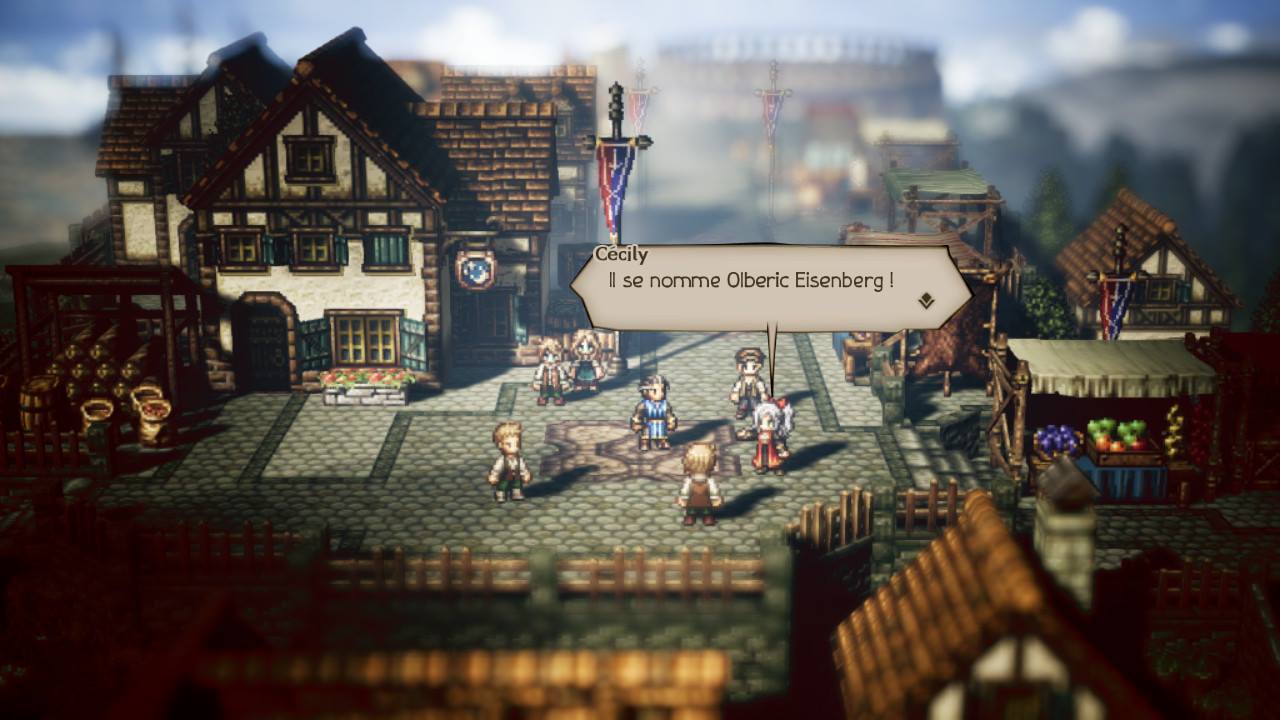
Task: Click the shield sign on the tavern
Action: tap(477, 268)
